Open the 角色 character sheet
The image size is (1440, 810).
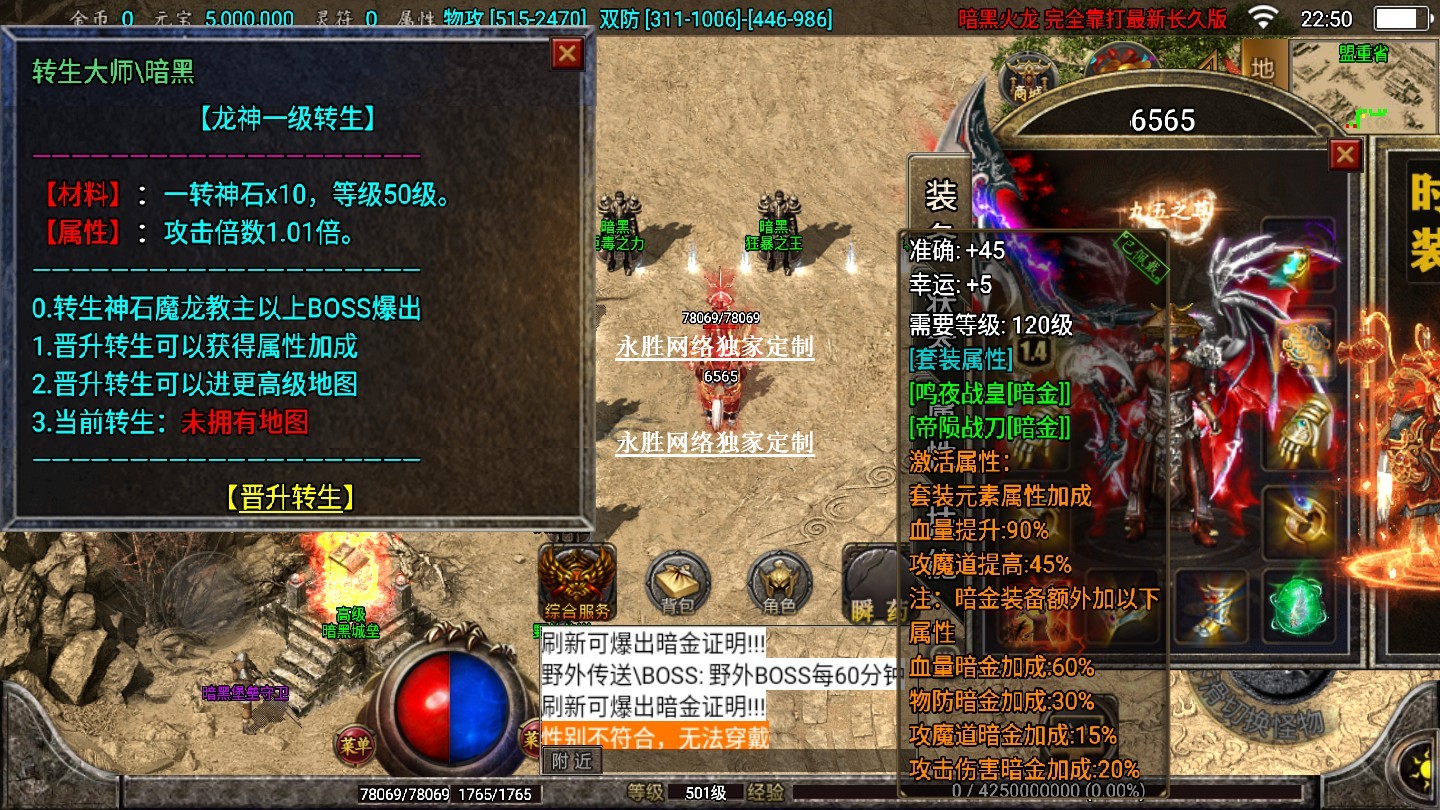coord(779,583)
